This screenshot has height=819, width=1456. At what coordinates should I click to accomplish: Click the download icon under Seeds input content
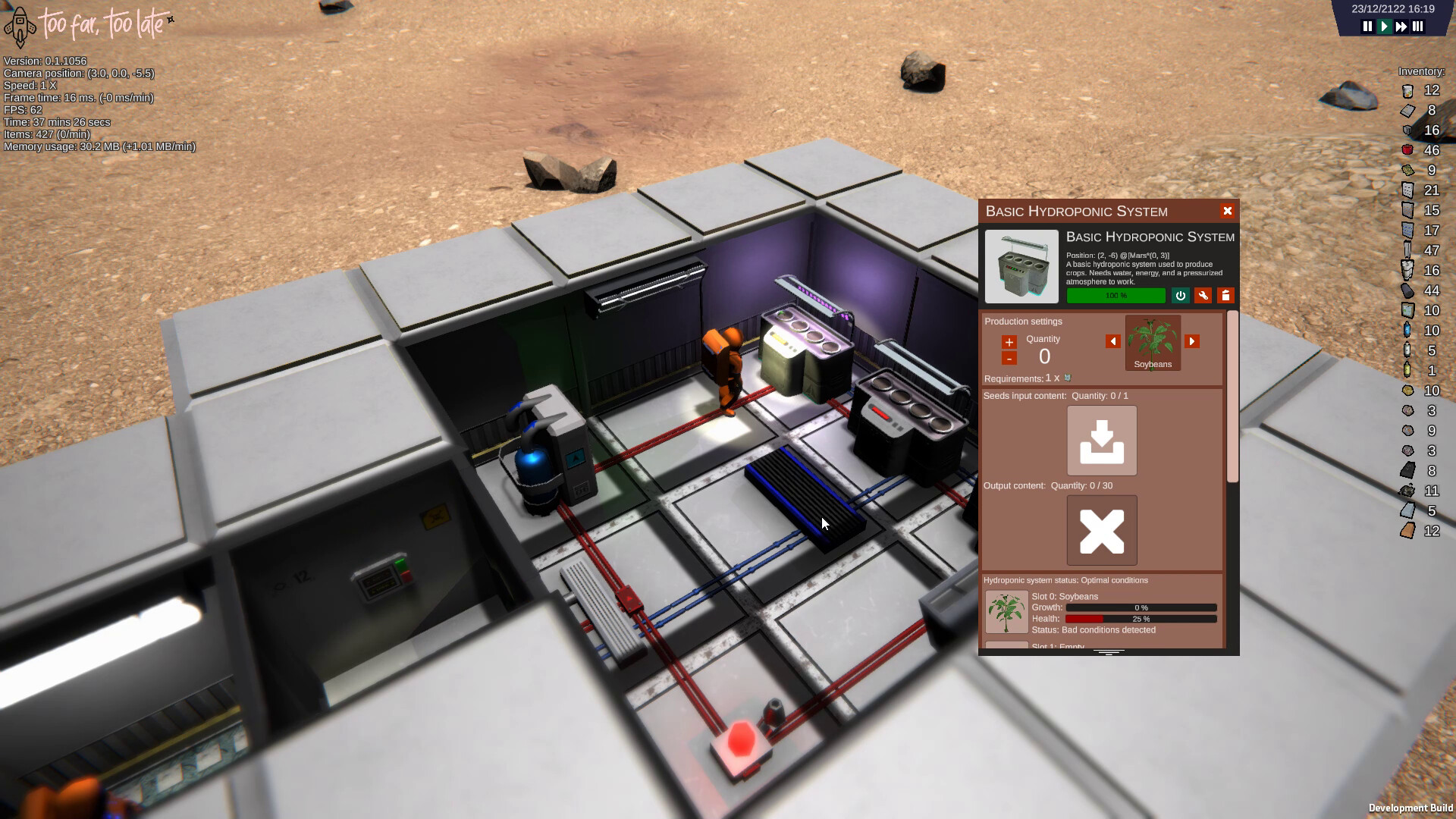coord(1103,440)
